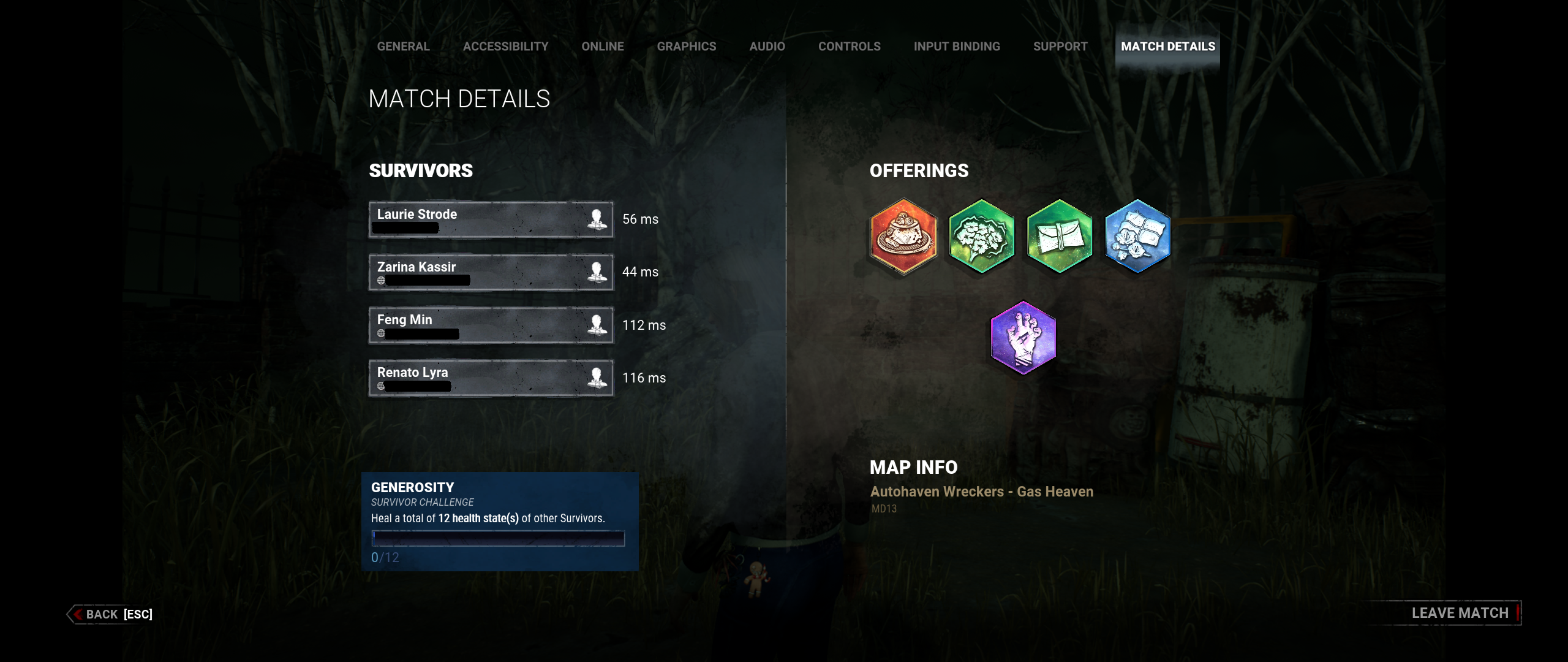Click the Back button

tap(101, 614)
